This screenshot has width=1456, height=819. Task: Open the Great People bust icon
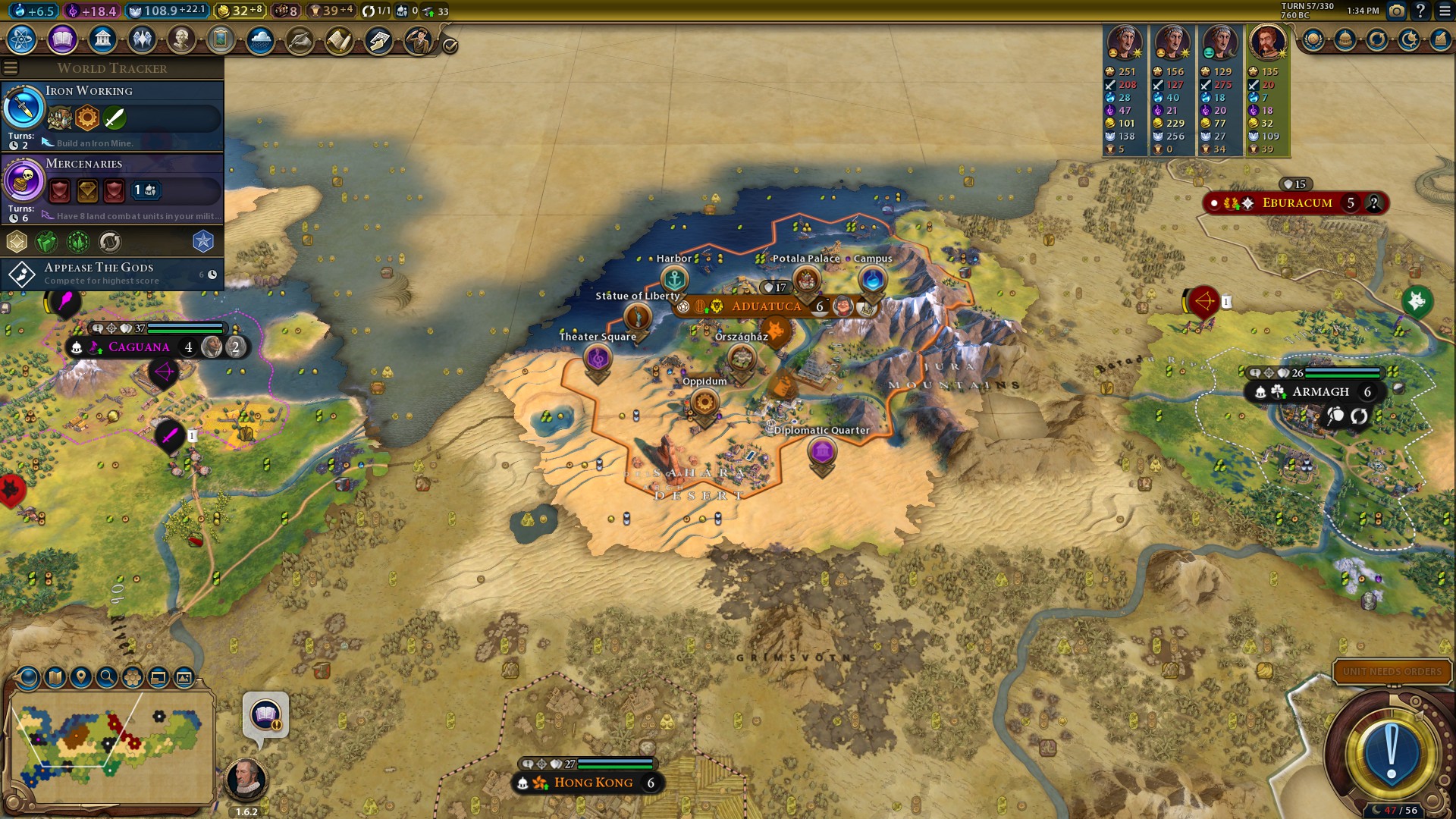[181, 39]
